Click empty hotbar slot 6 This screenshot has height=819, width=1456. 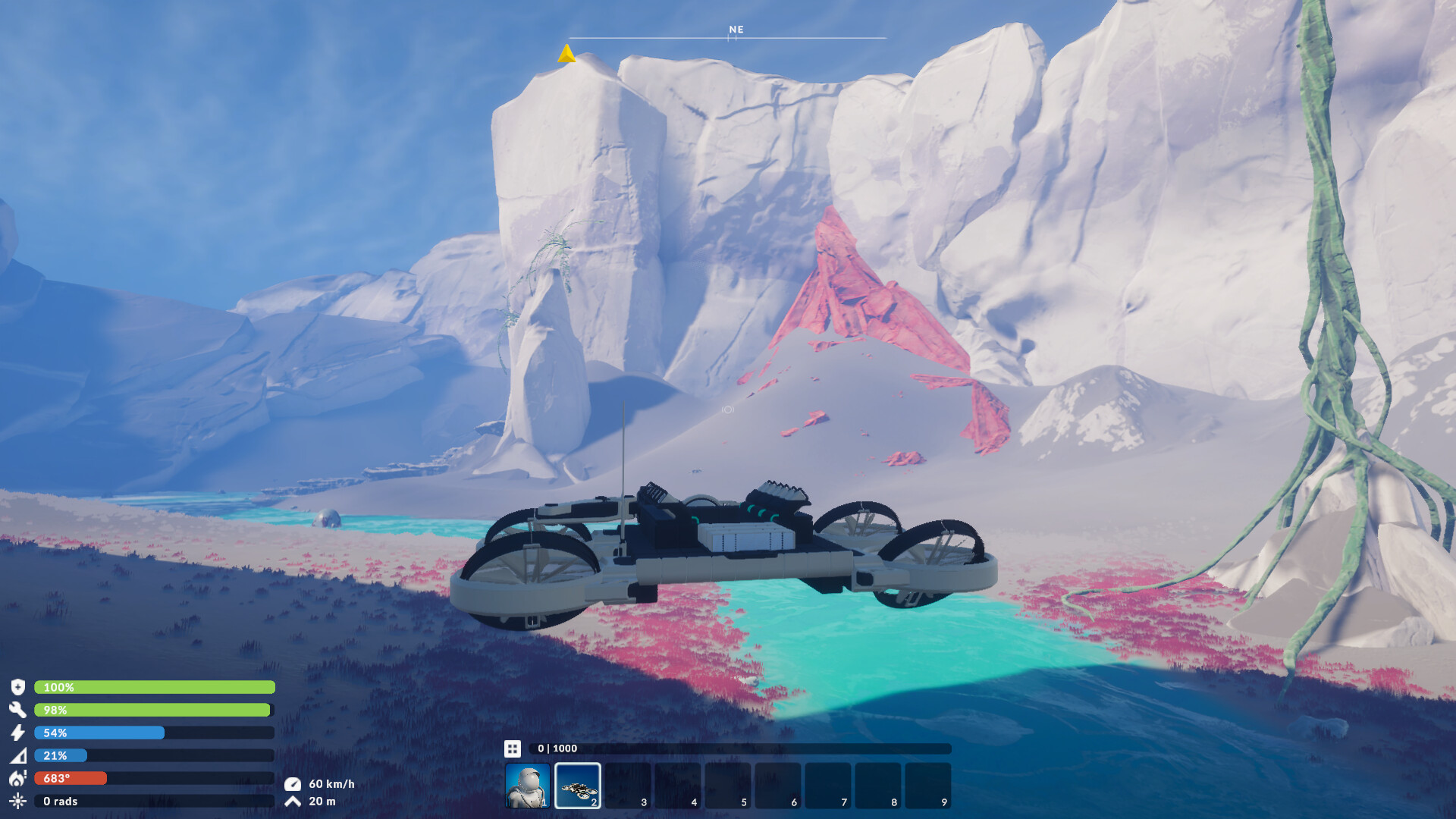pos(778,785)
